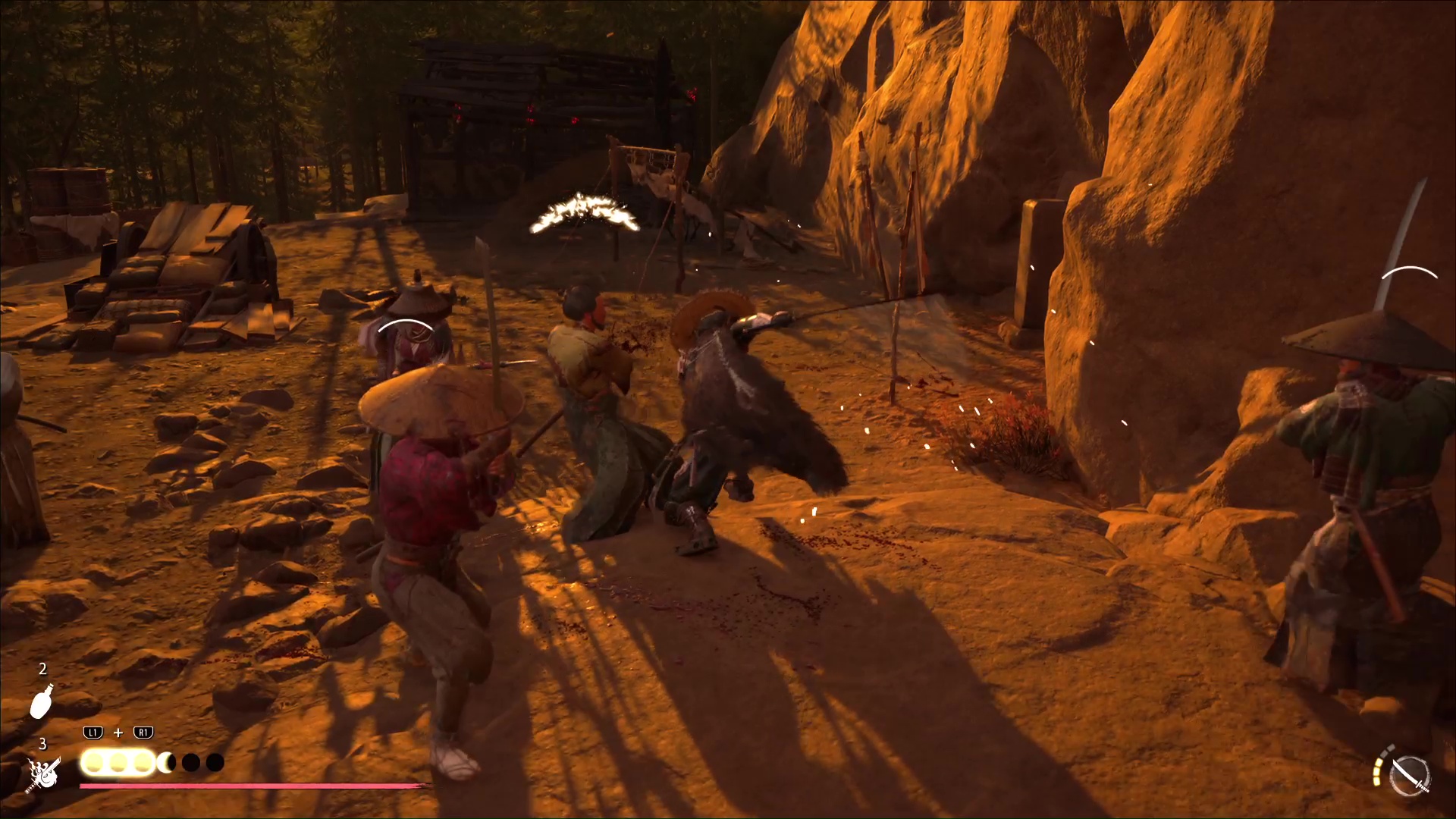
Task: Select the sake gourd healing item icon
Action: point(42,701)
